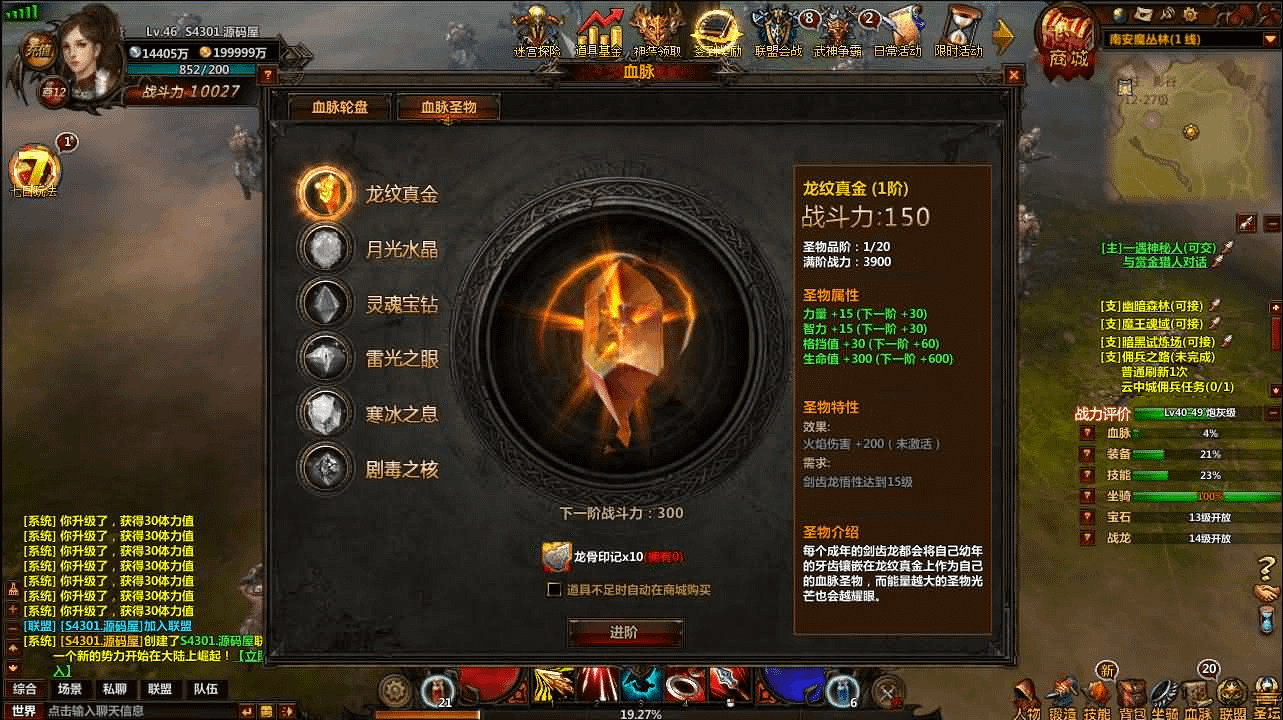Screen dimensions: 1283x720
Task: Click the 进阶 advance button
Action: point(625,632)
